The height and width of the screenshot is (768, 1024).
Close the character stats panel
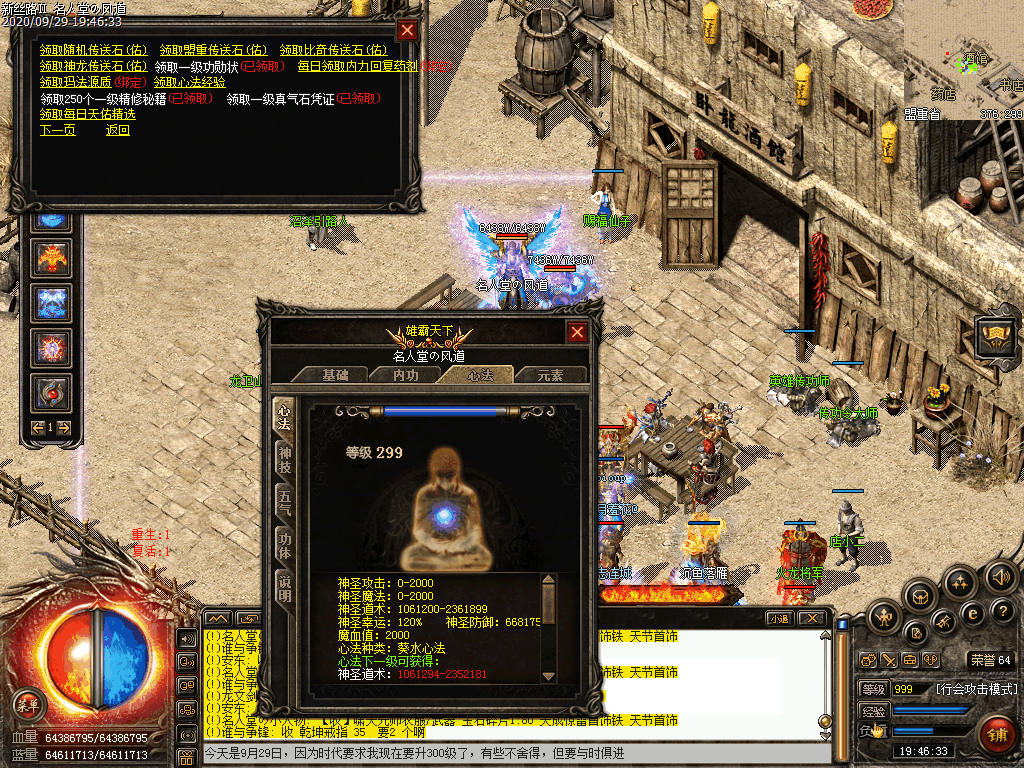pos(577,333)
